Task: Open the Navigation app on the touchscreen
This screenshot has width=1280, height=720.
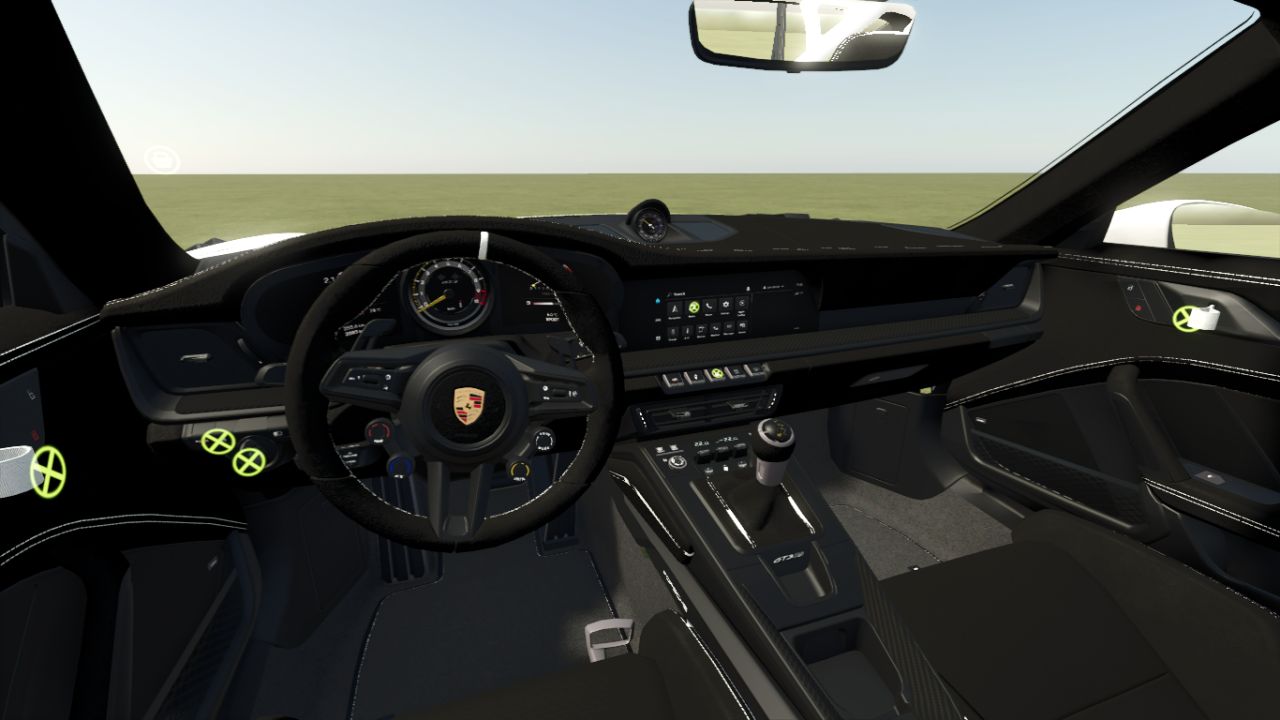Action: [x=675, y=309]
